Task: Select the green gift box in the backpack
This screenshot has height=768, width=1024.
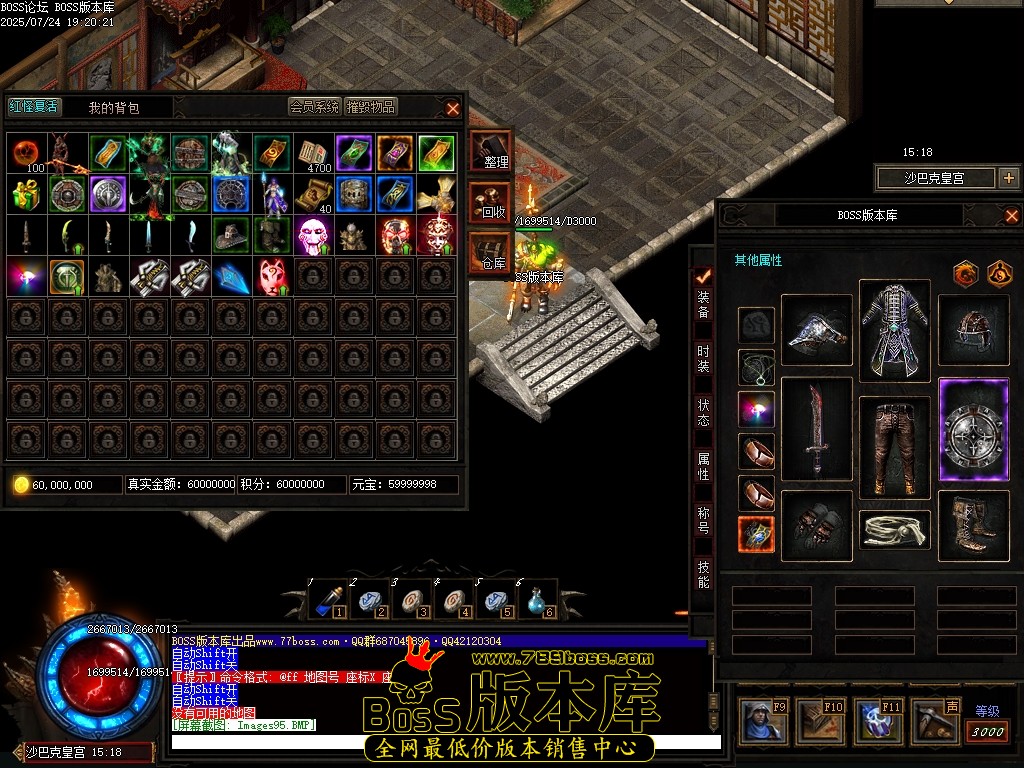Action: point(28,194)
